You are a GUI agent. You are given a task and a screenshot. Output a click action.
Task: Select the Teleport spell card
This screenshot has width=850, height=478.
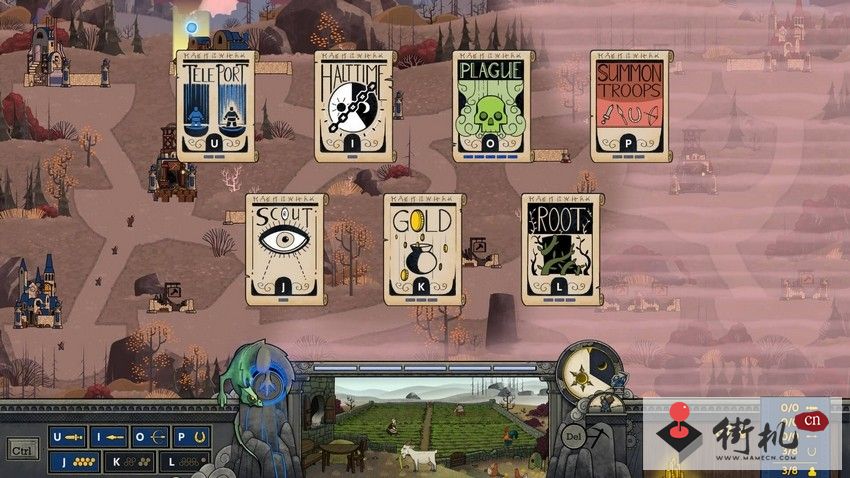[x=216, y=106]
